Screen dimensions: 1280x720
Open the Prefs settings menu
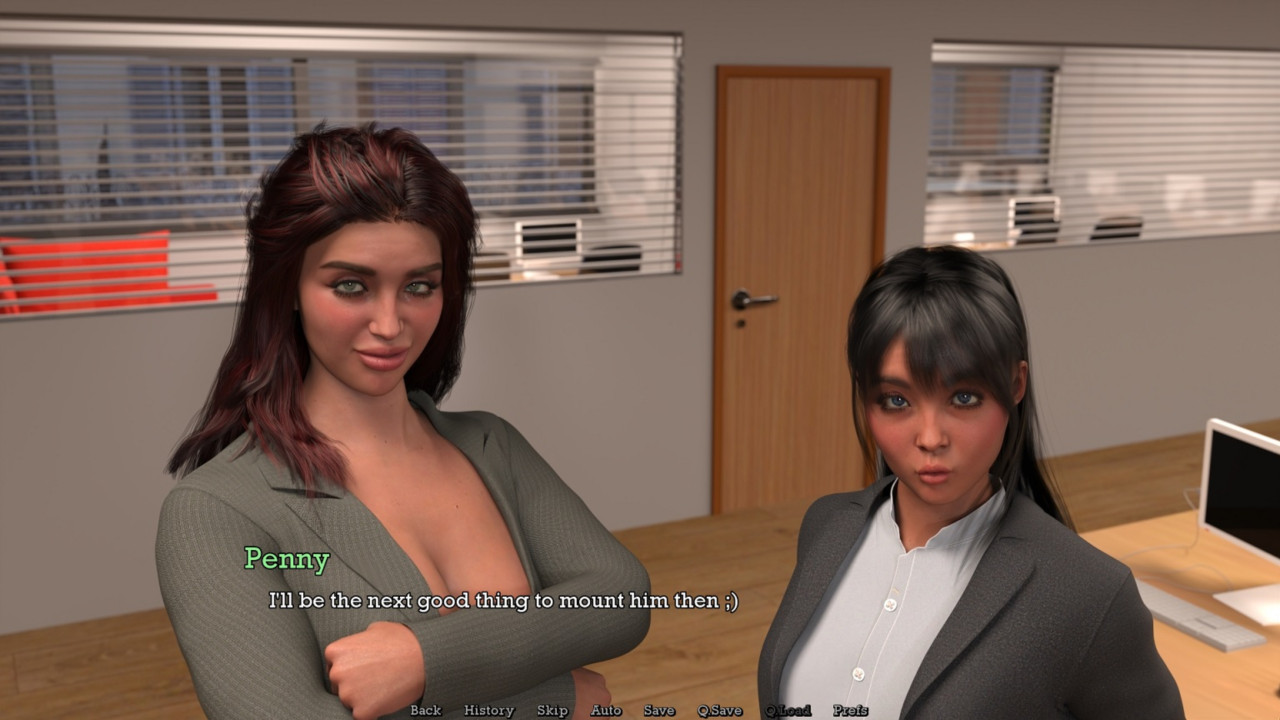coord(850,710)
